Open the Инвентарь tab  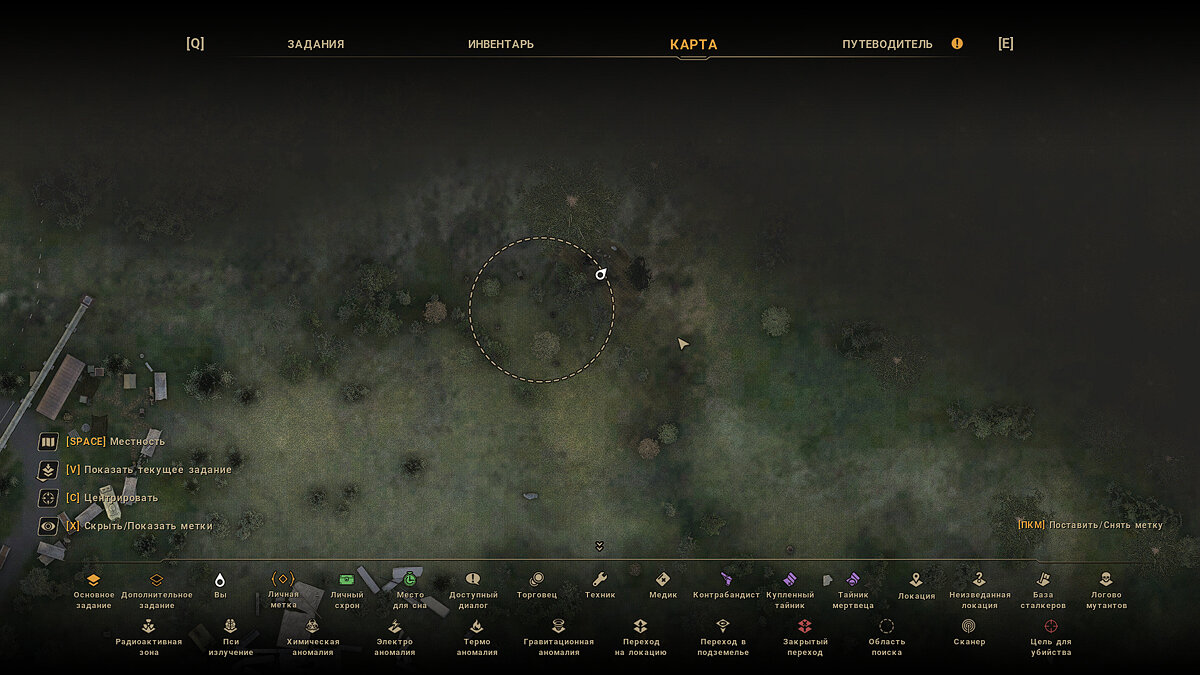coord(501,44)
